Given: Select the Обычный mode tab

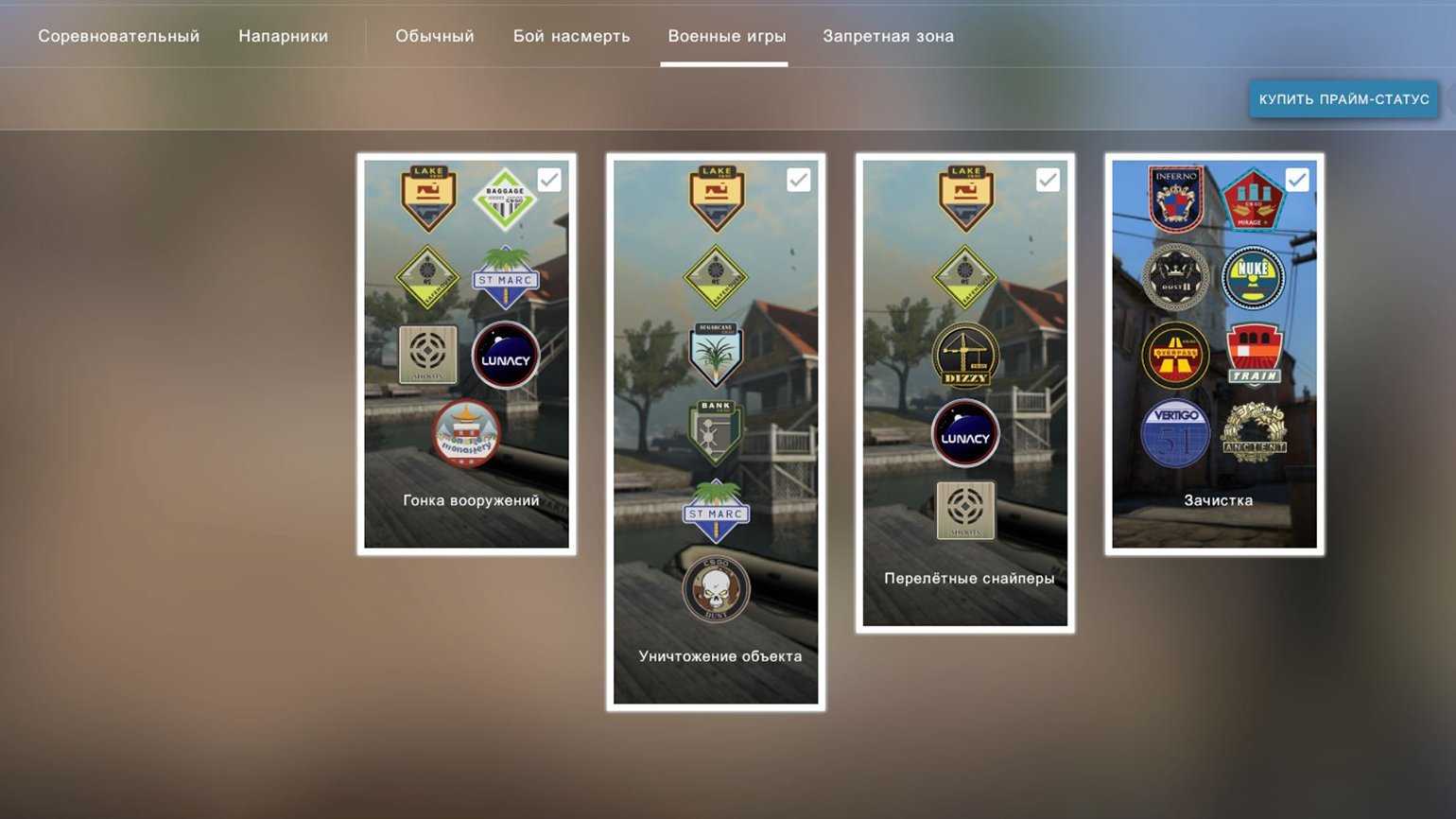Looking at the screenshot, I should (x=435, y=36).
